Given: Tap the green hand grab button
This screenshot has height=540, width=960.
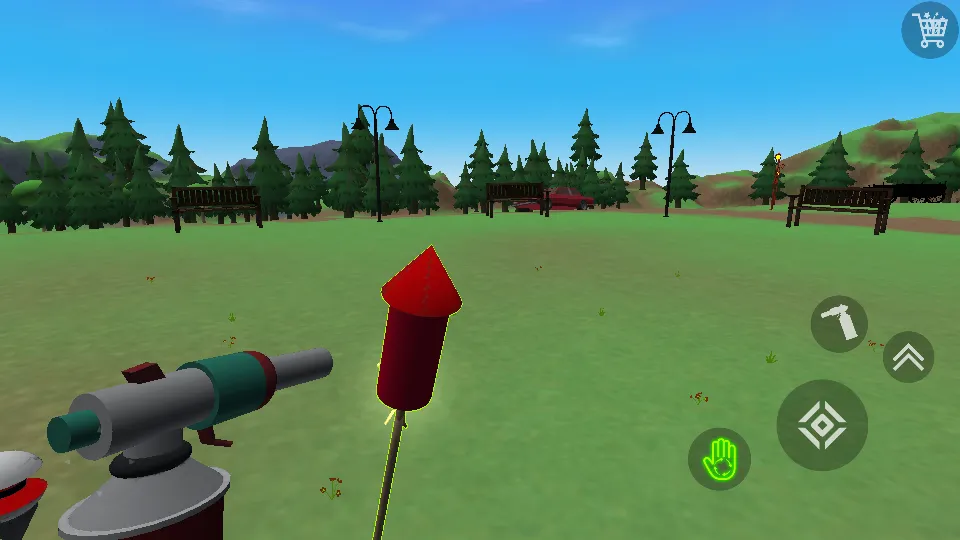Looking at the screenshot, I should coord(719,459).
